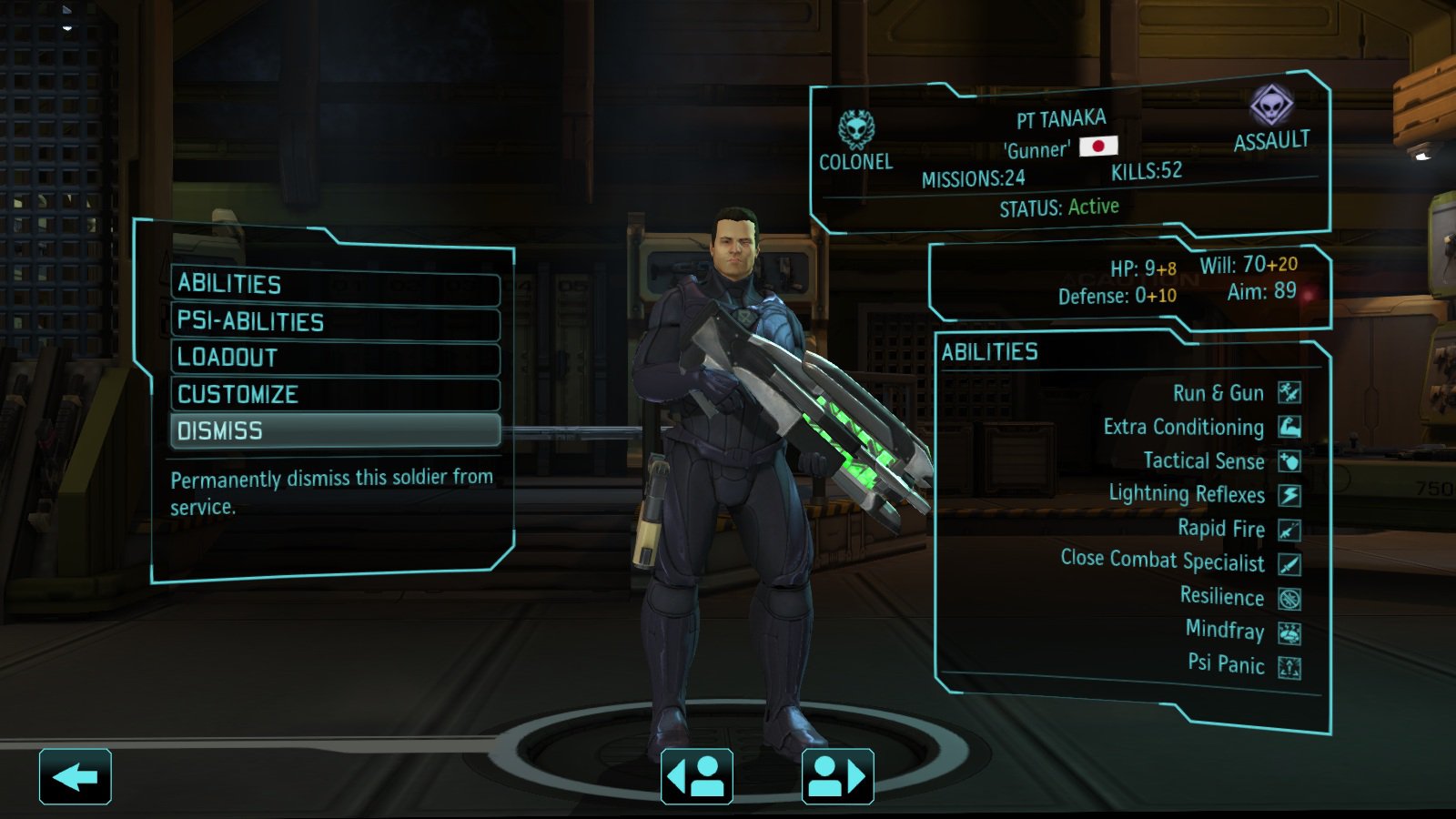Select the Rapid Fire ability
1456x819 pixels.
(x=1221, y=529)
